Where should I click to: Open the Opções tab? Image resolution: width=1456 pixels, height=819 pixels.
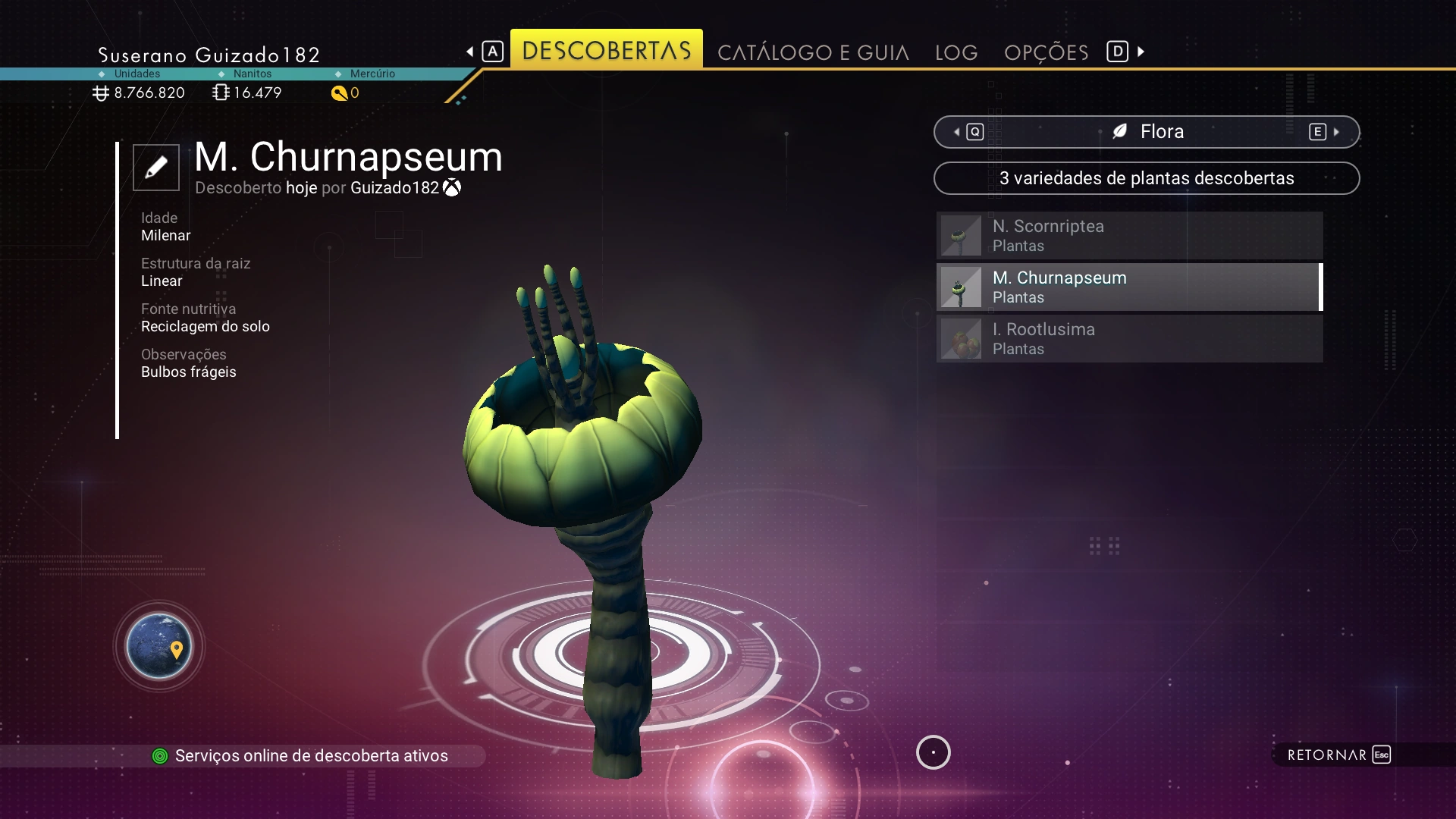1046,52
